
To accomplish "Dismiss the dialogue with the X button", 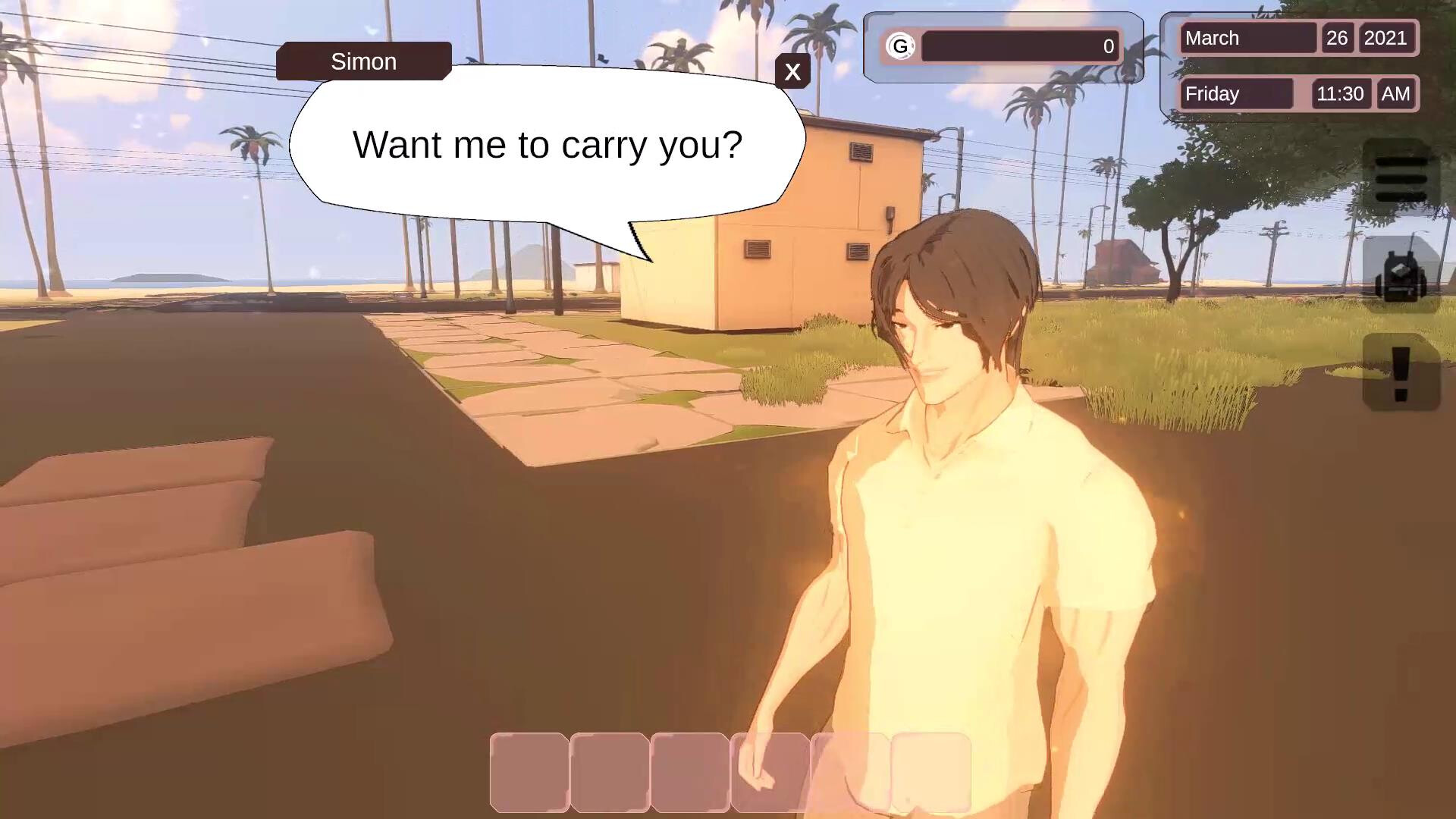I will [793, 72].
